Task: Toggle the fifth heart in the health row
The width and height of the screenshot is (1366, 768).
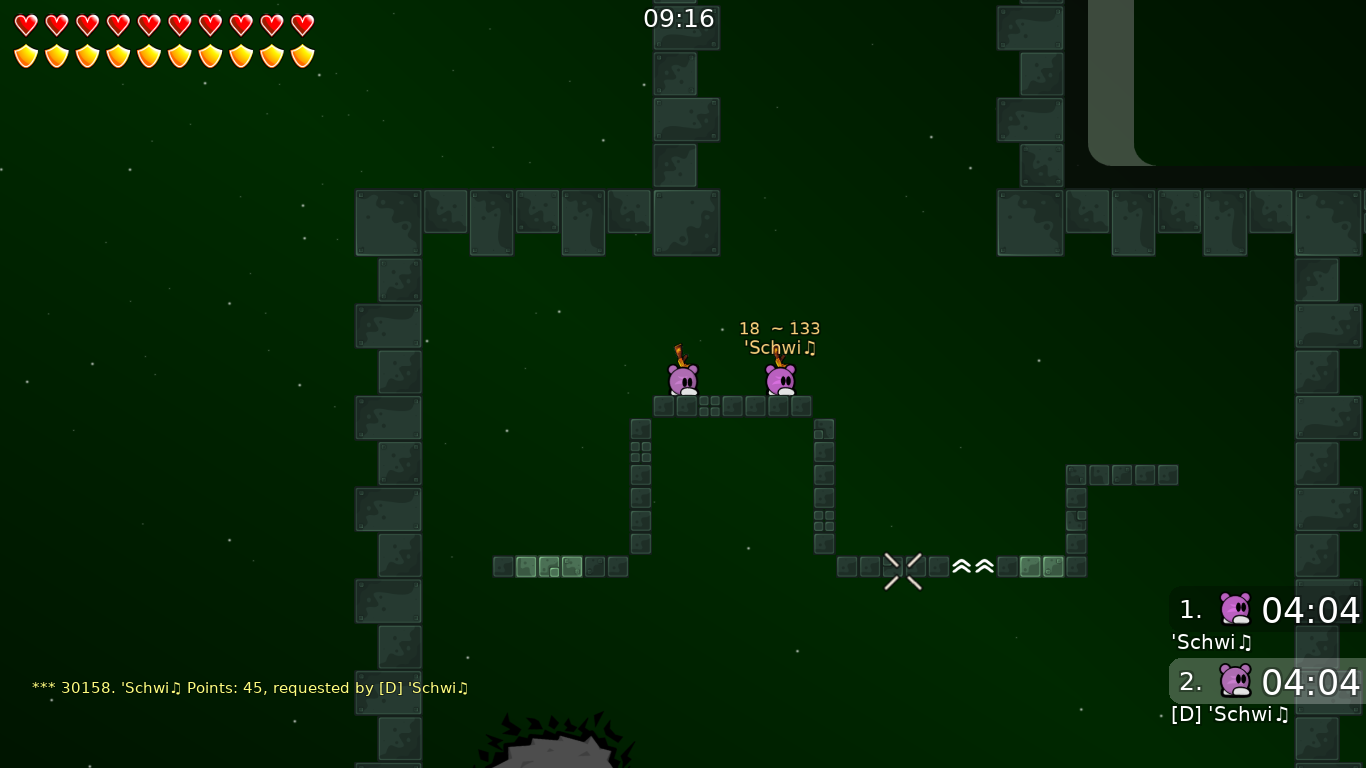Action: 149,25
